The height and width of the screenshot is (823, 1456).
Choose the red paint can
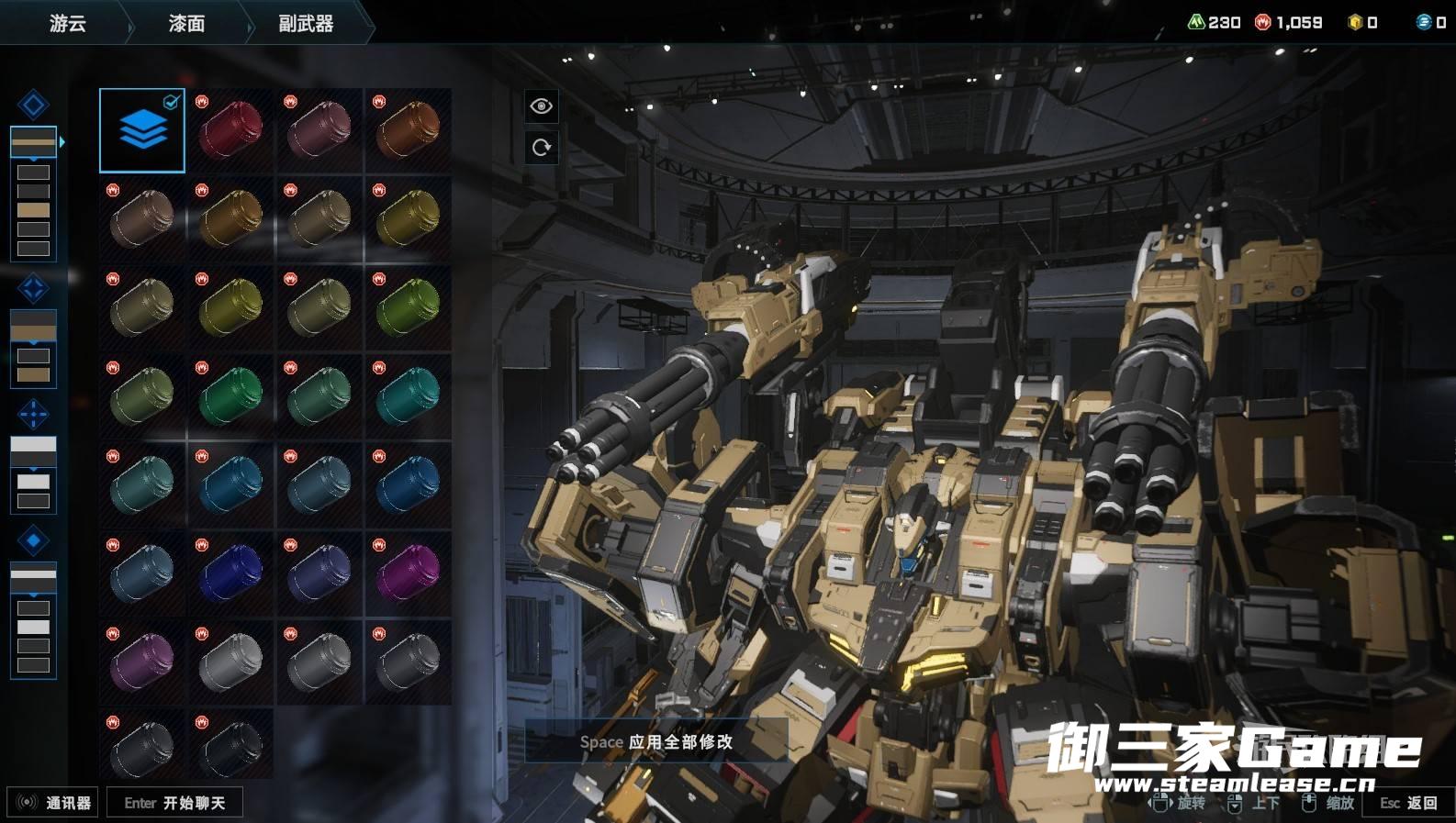click(x=230, y=130)
